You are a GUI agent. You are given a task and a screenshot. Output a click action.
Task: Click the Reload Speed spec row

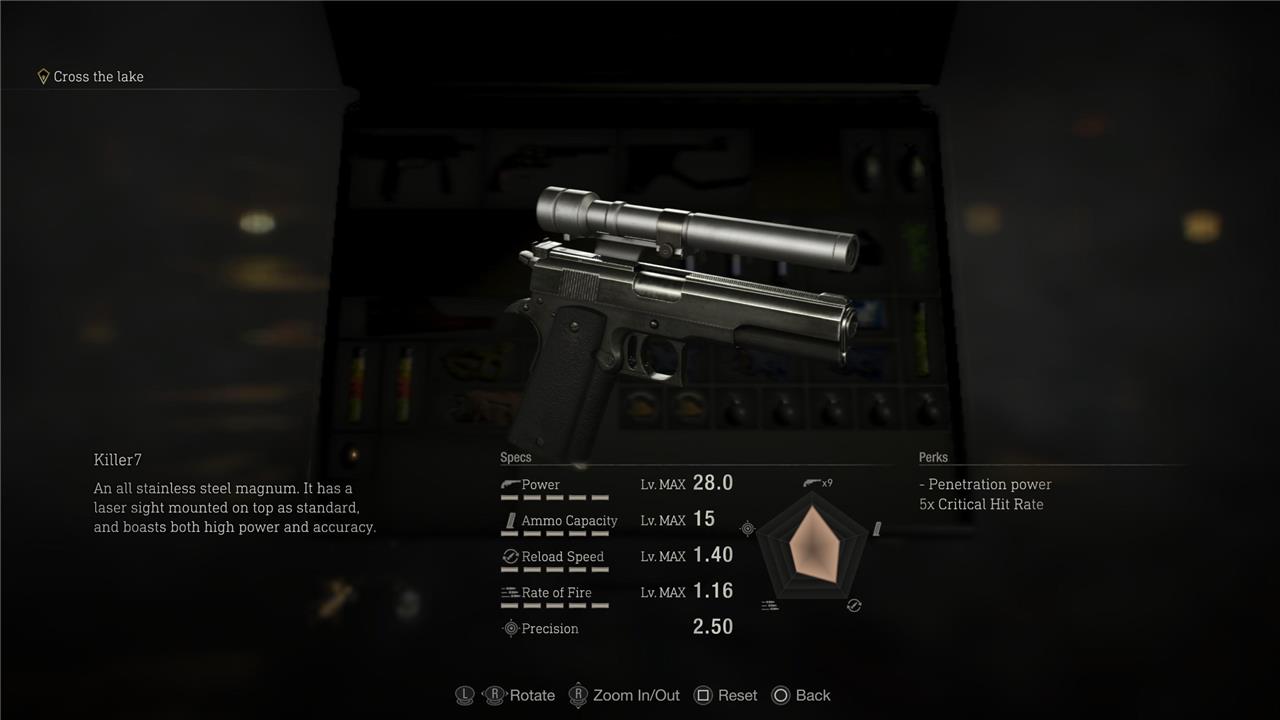coord(616,557)
